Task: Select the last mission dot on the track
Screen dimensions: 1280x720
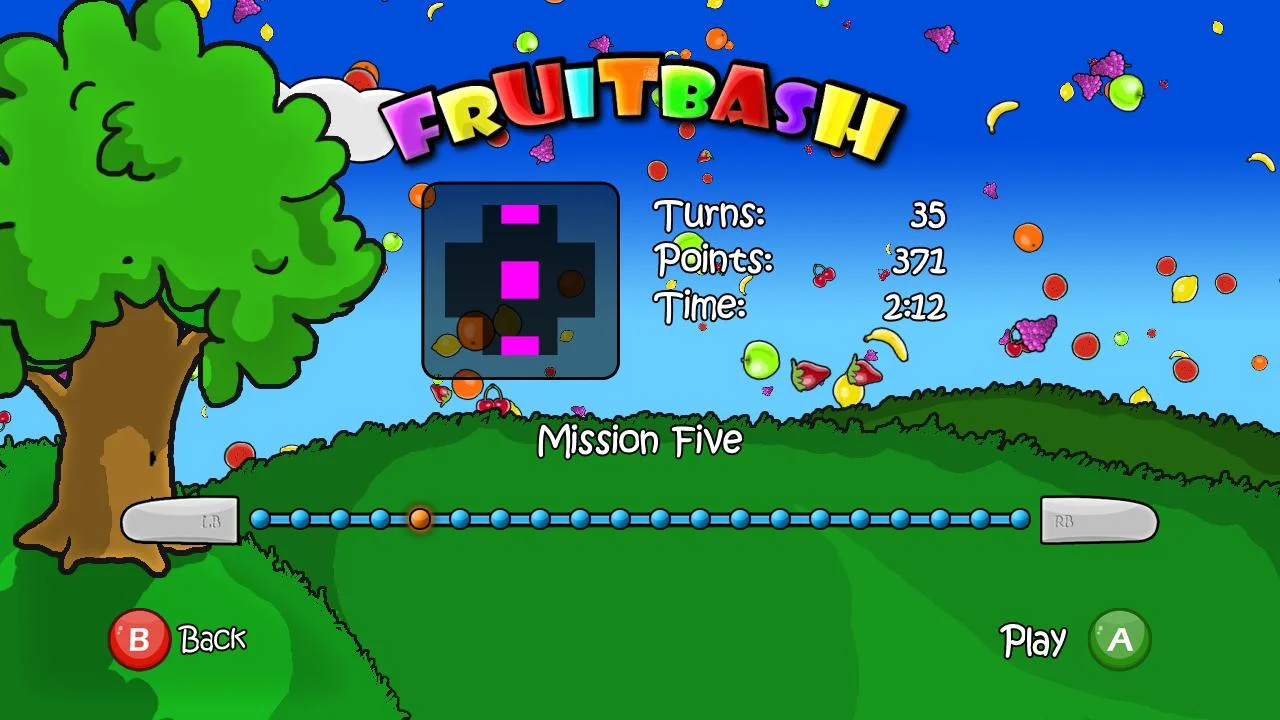Action: coord(1019,519)
